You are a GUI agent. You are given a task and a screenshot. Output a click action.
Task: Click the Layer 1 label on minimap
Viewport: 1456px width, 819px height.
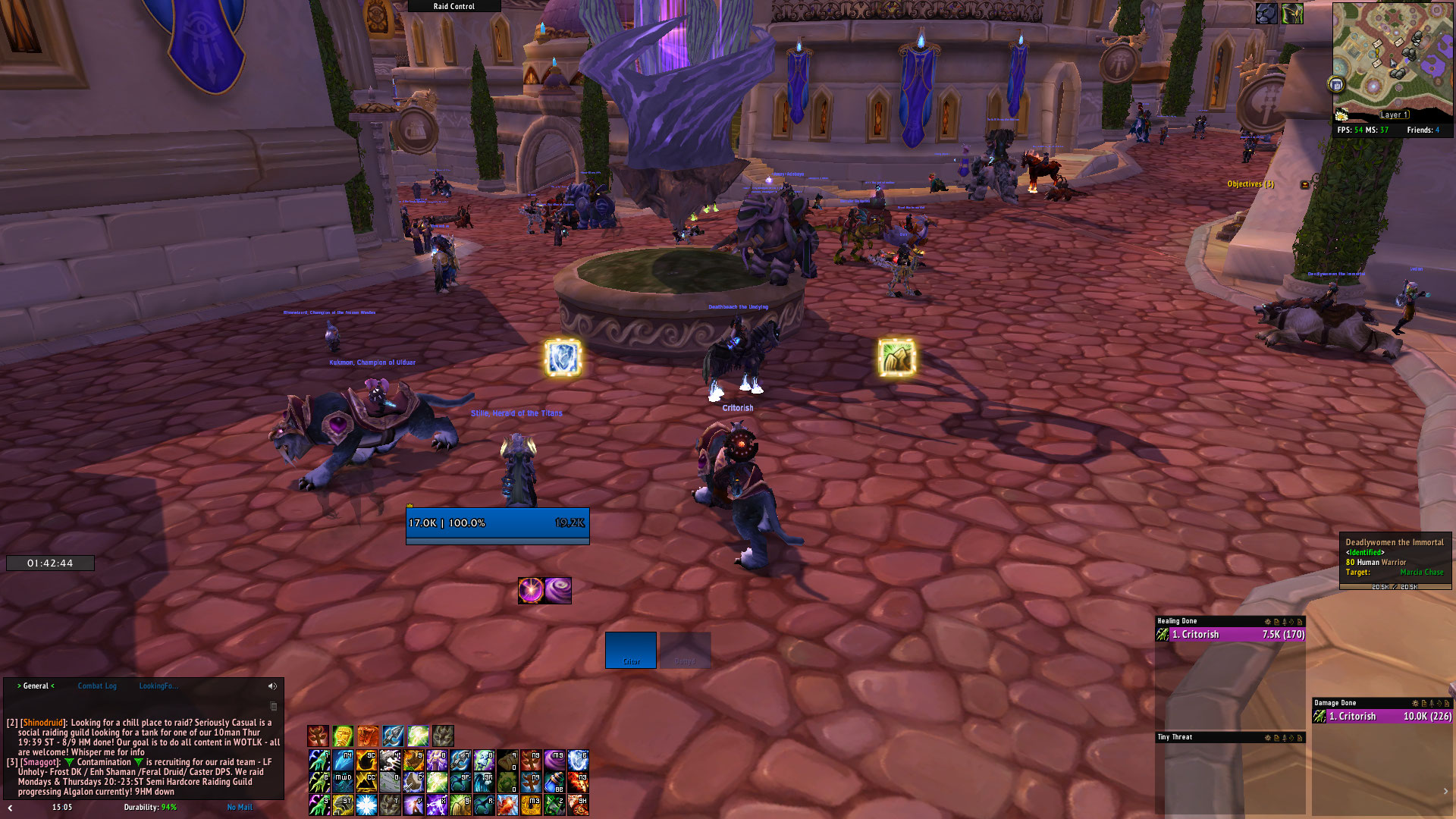tap(1394, 115)
